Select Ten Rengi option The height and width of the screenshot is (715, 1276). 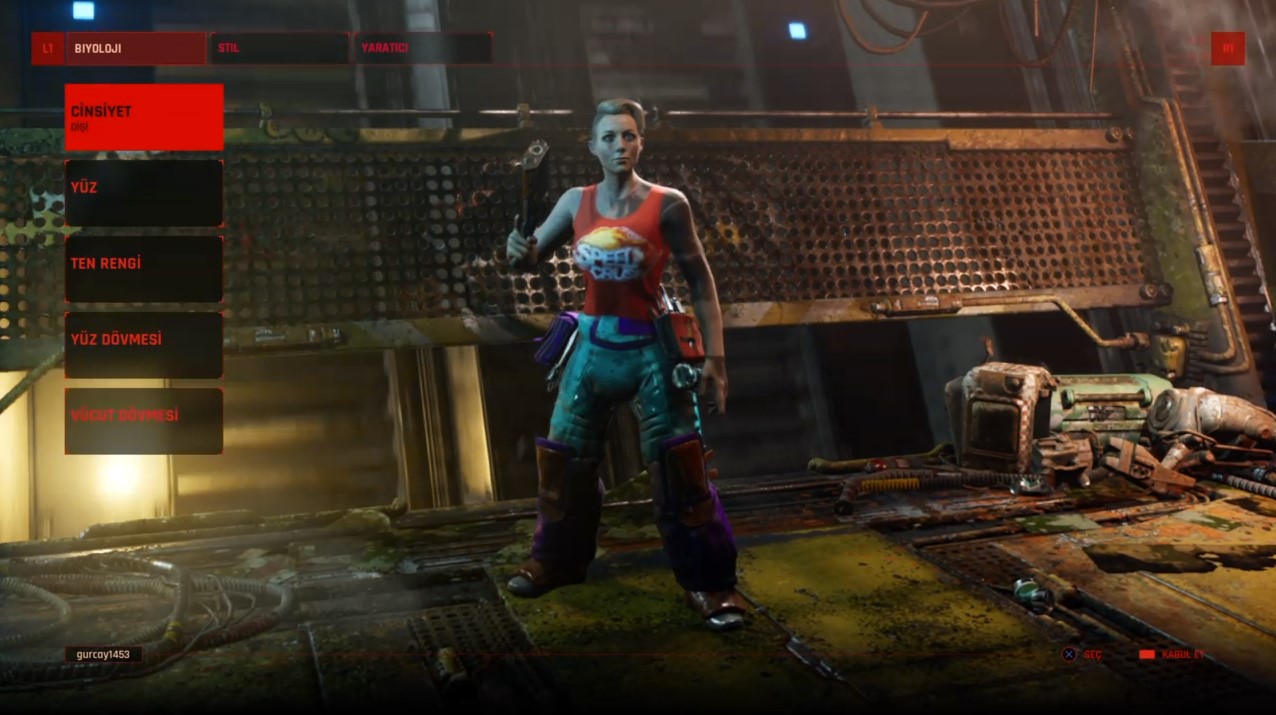(144, 268)
